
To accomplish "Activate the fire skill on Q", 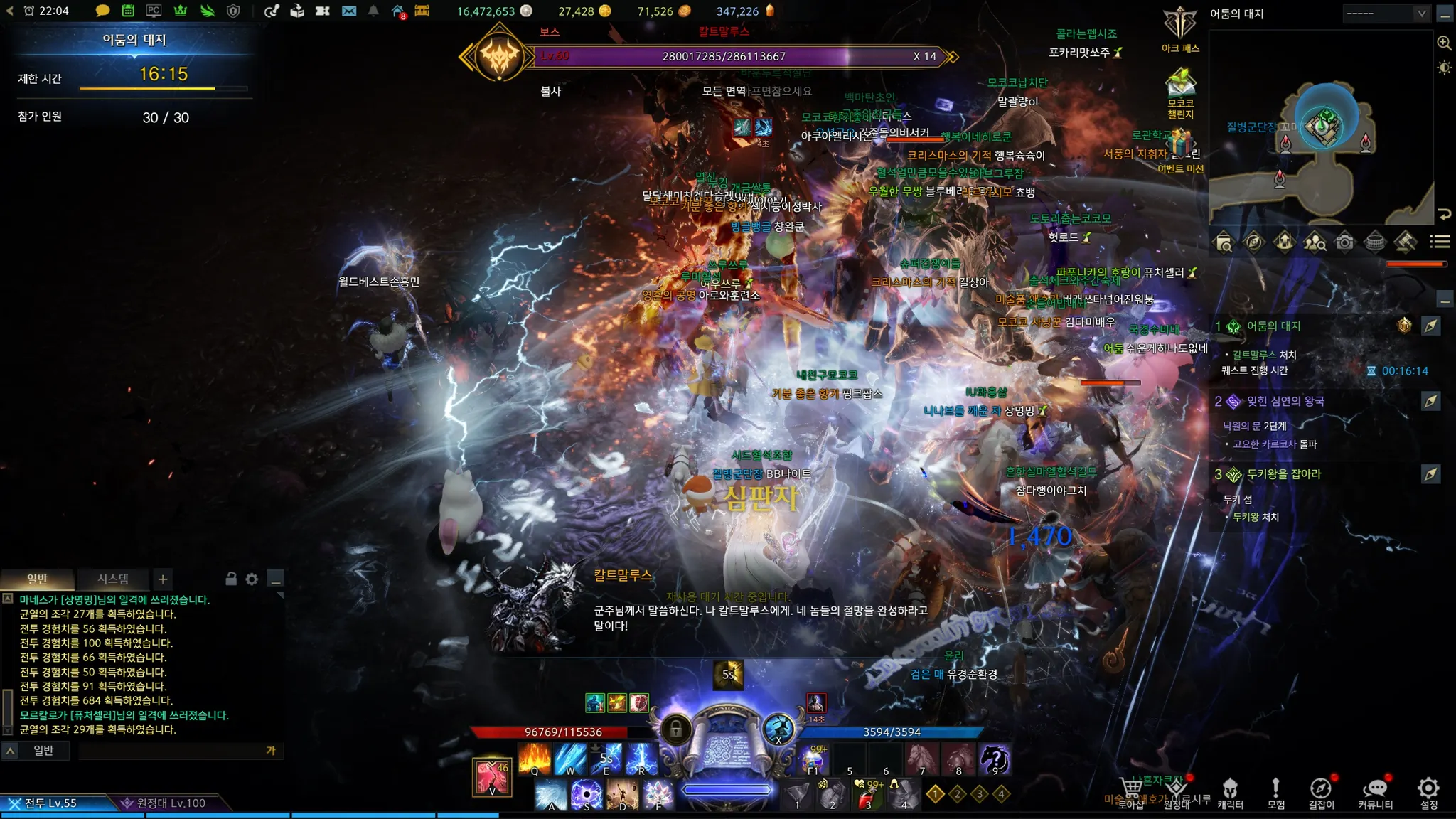I will (534, 759).
